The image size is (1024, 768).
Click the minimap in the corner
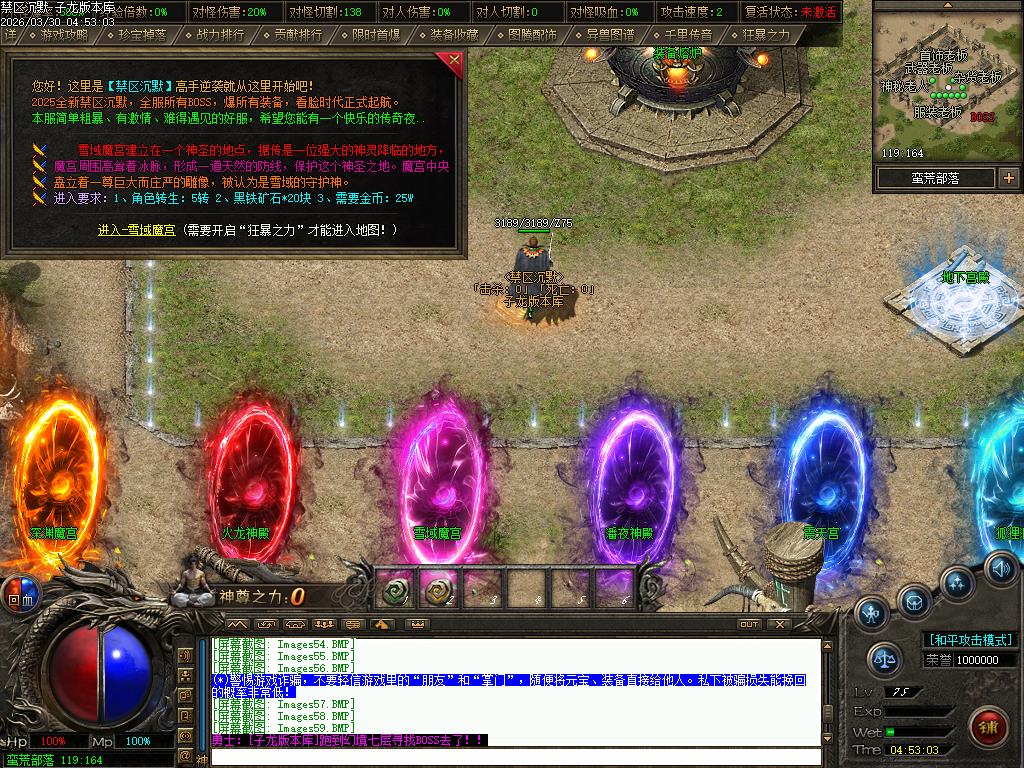[947, 80]
